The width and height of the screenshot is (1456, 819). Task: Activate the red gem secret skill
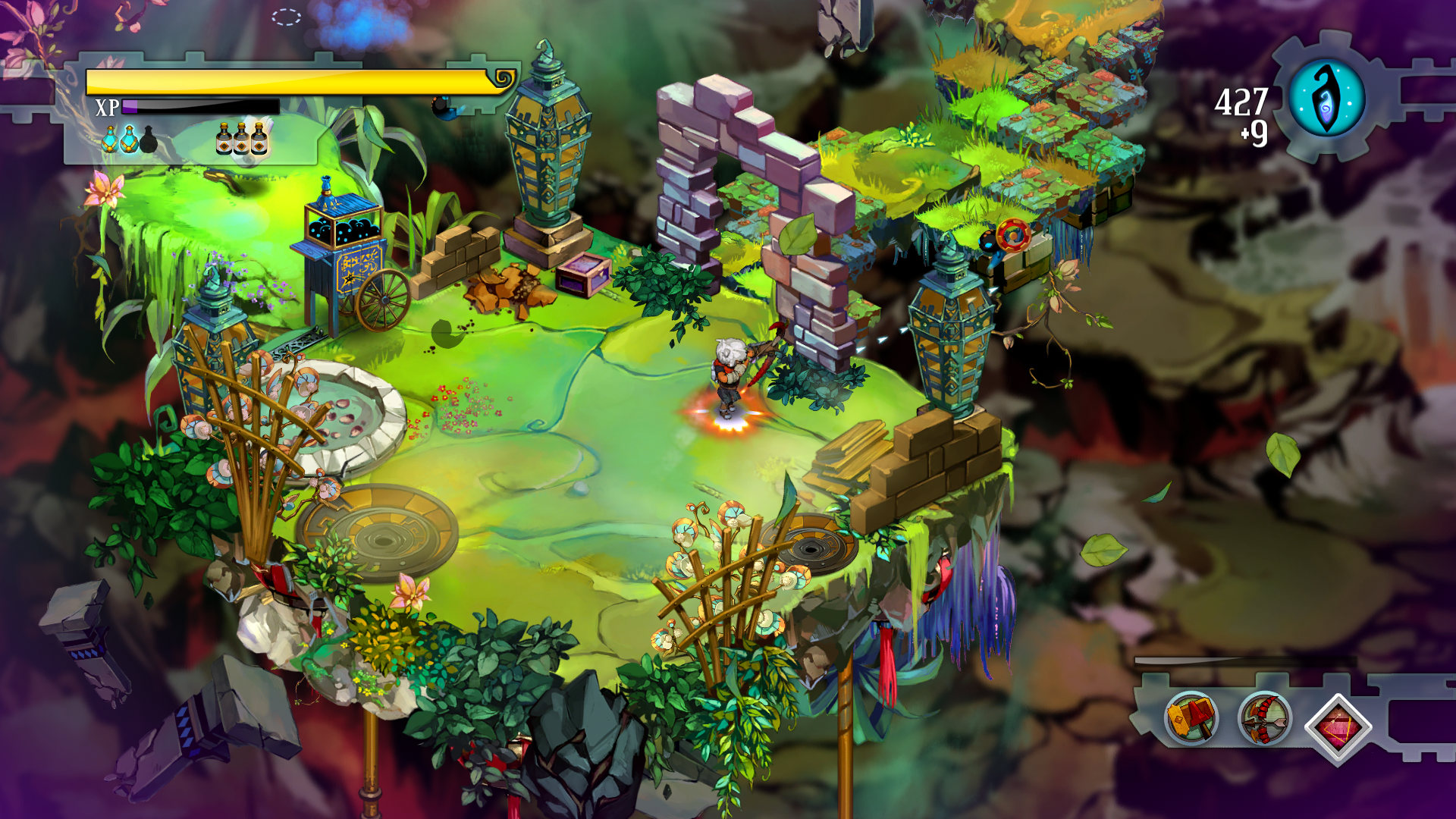pos(1338,726)
